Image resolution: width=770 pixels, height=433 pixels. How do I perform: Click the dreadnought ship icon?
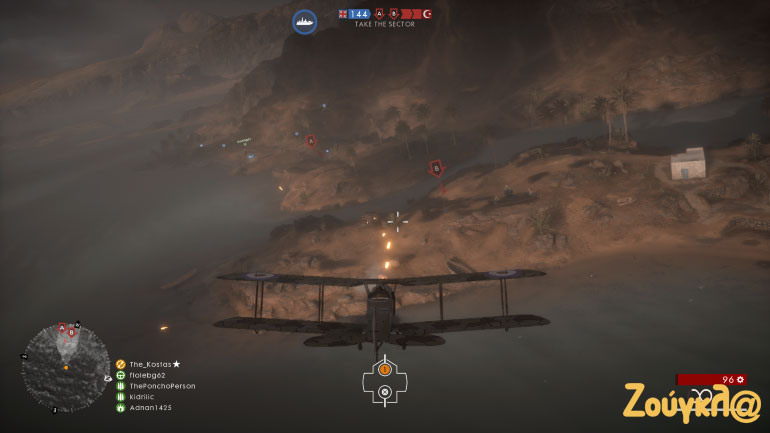pyautogui.click(x=305, y=21)
